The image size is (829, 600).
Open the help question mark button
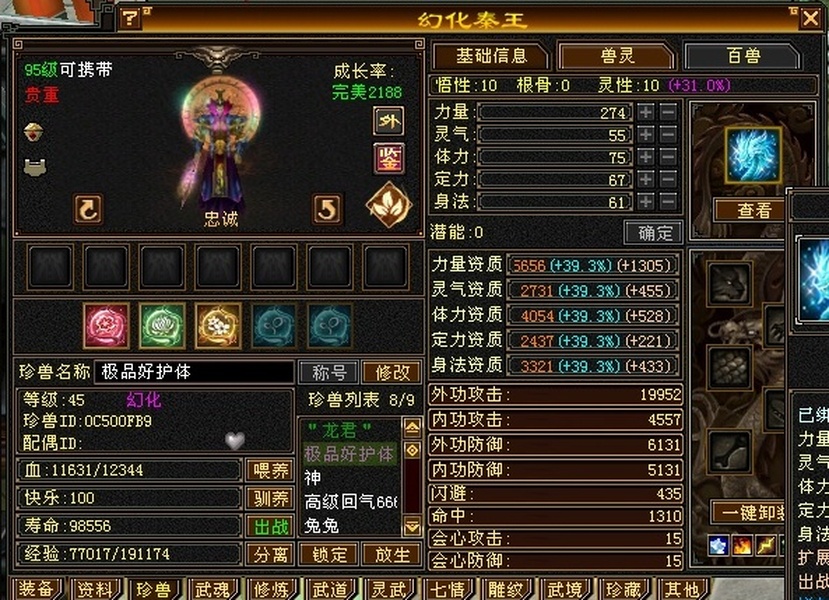[131, 18]
